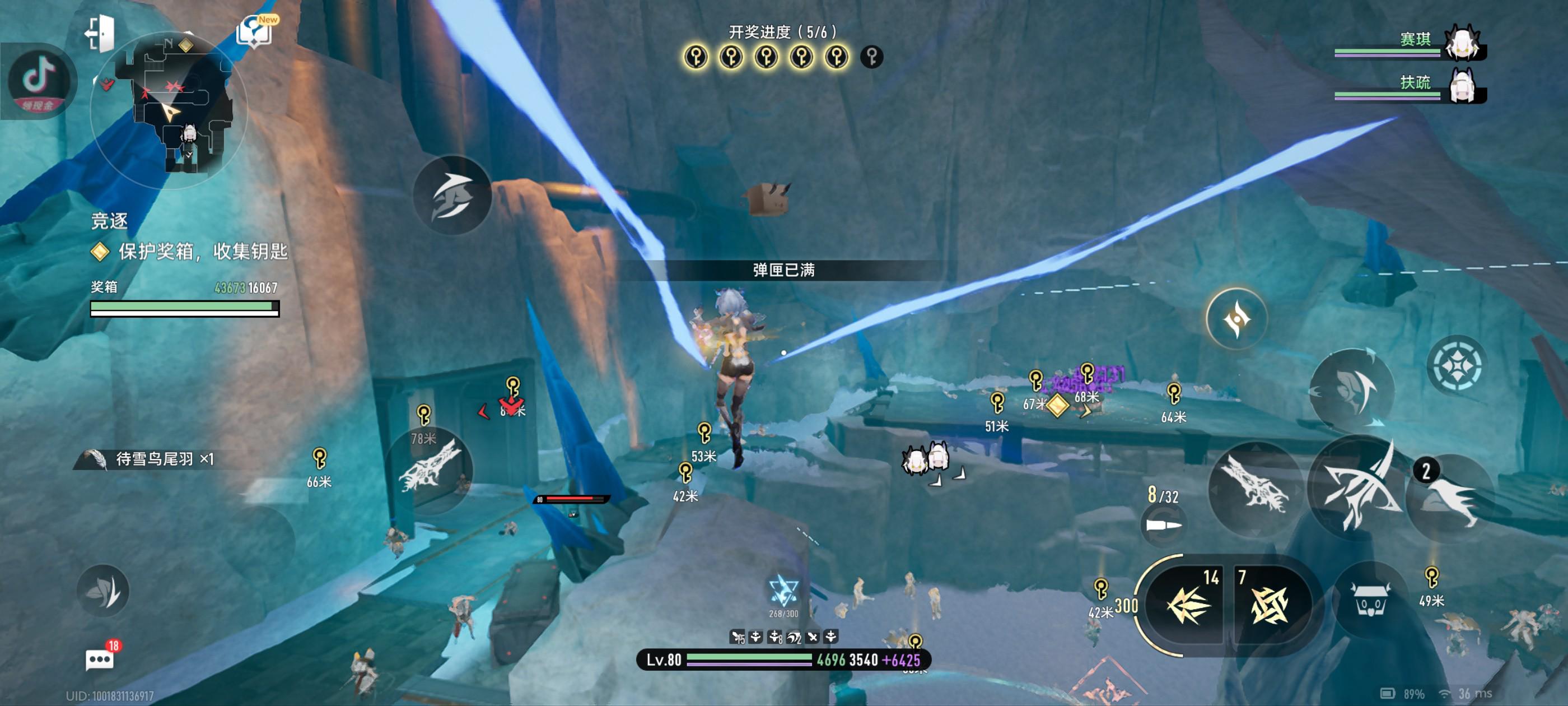The height and width of the screenshot is (706, 1568).
Task: Tap the leaf sprint button
Action: (x=103, y=591)
